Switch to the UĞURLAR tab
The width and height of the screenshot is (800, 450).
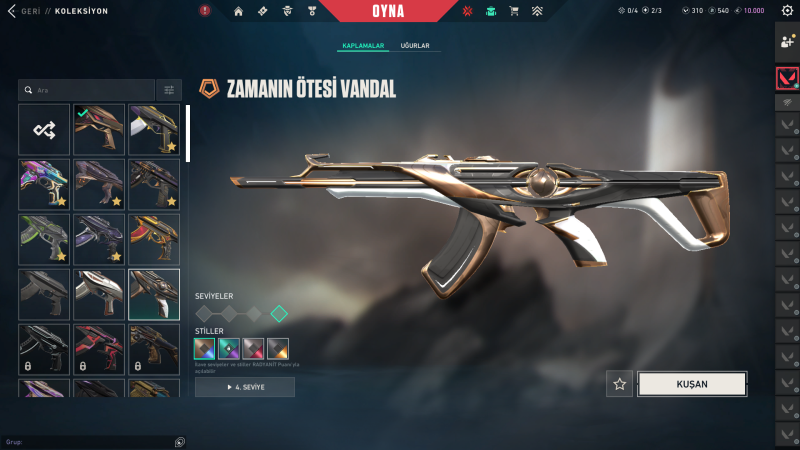coord(415,46)
